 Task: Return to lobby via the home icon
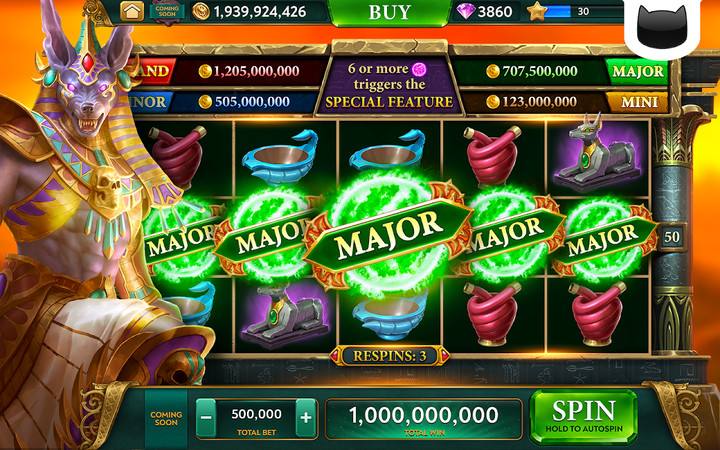tap(132, 11)
